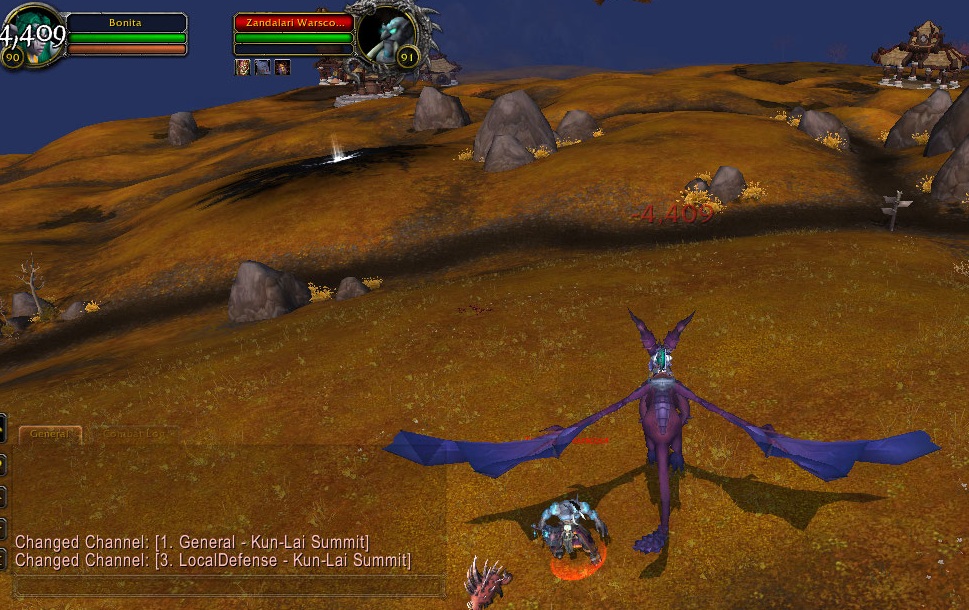This screenshot has height=610, width=969.
Task: Open the General chat tab
Action: pos(50,434)
